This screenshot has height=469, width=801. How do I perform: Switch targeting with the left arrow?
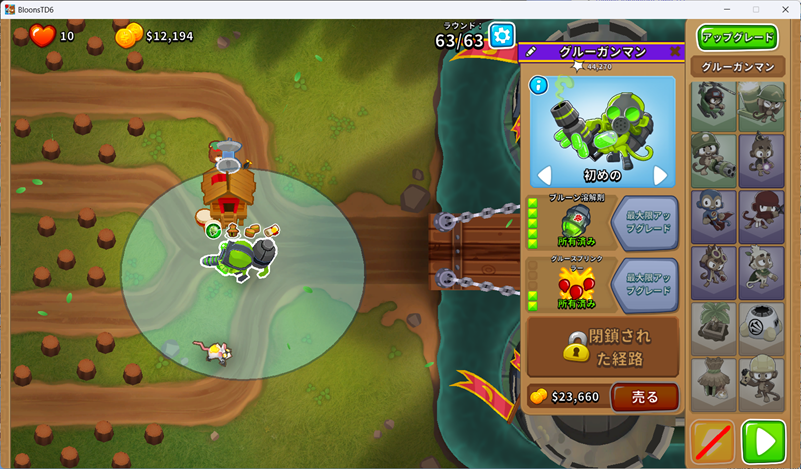pos(545,176)
